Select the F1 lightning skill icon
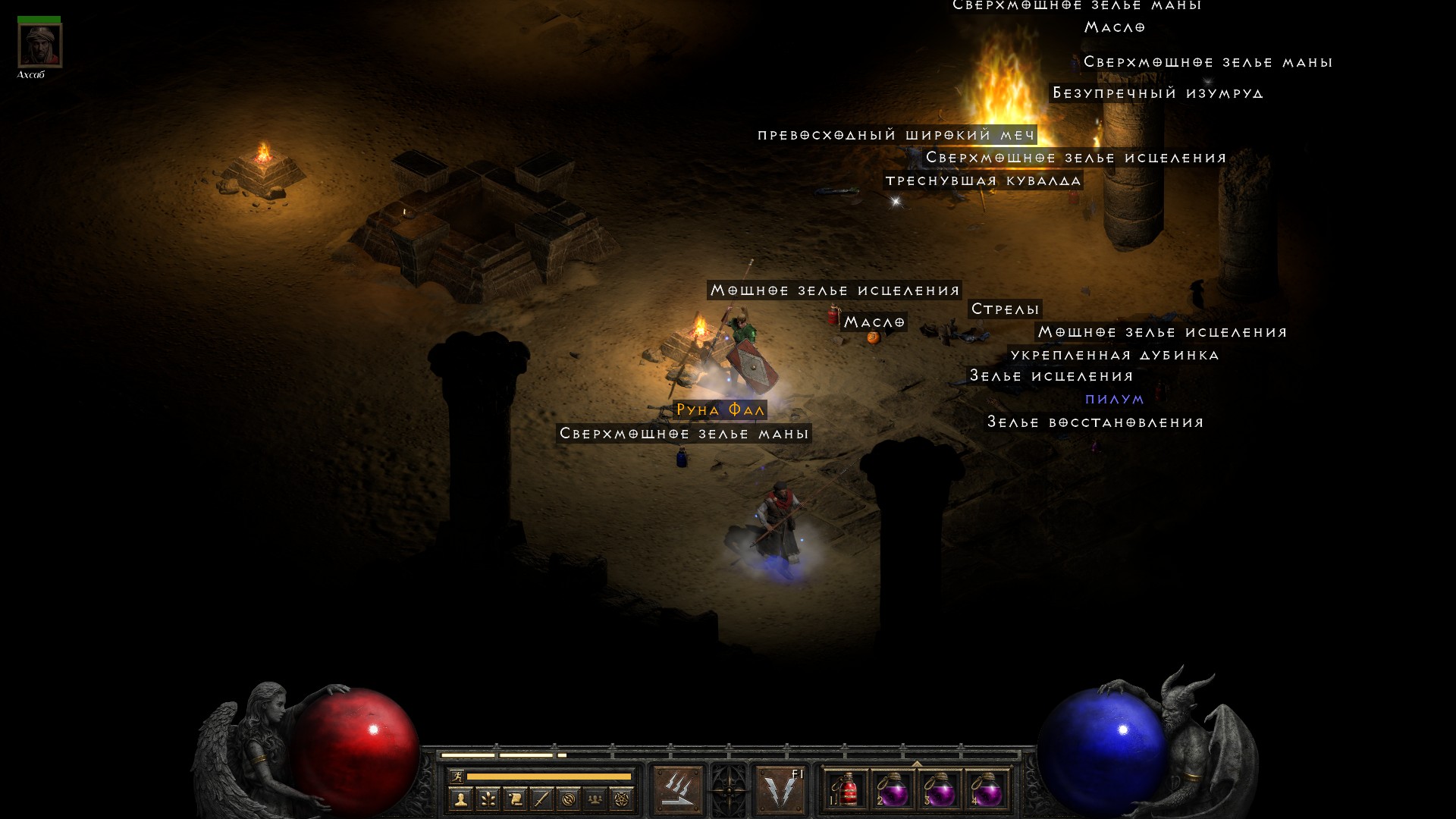Image resolution: width=1456 pixels, height=819 pixels. 781,790
